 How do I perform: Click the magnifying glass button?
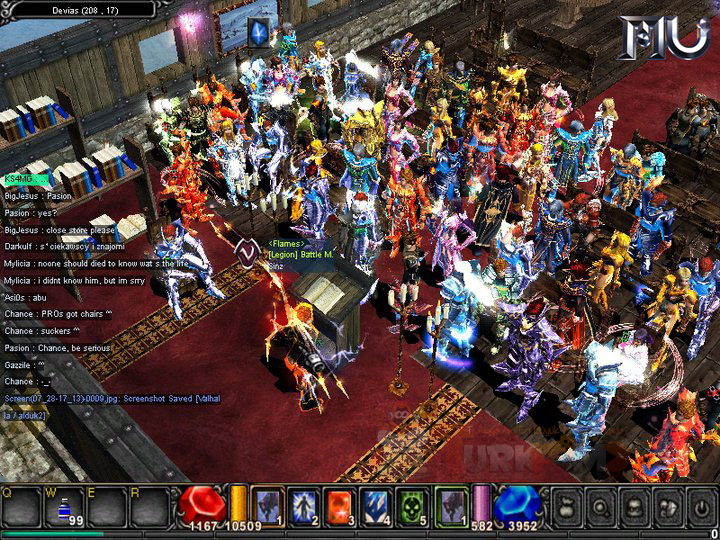pos(602,507)
